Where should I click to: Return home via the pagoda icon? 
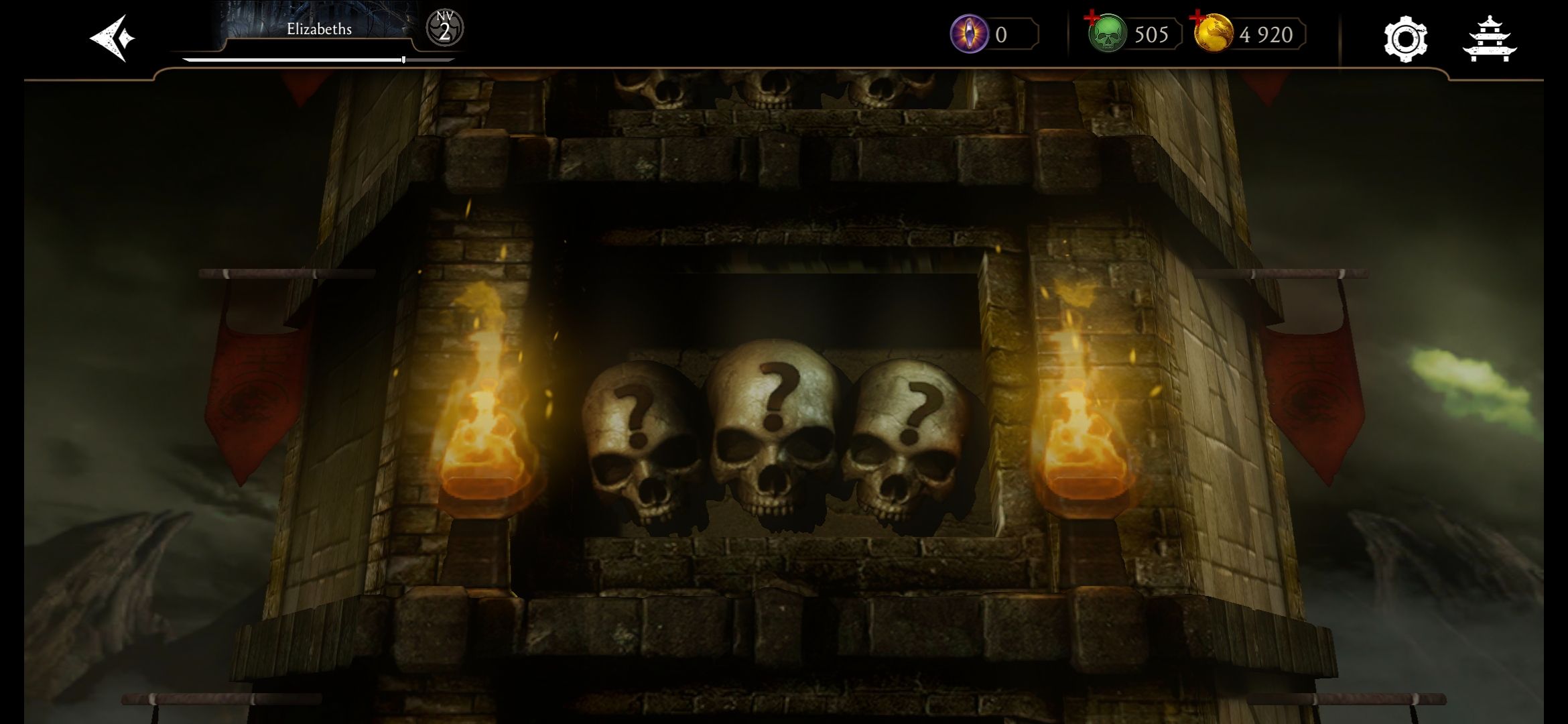(1489, 39)
